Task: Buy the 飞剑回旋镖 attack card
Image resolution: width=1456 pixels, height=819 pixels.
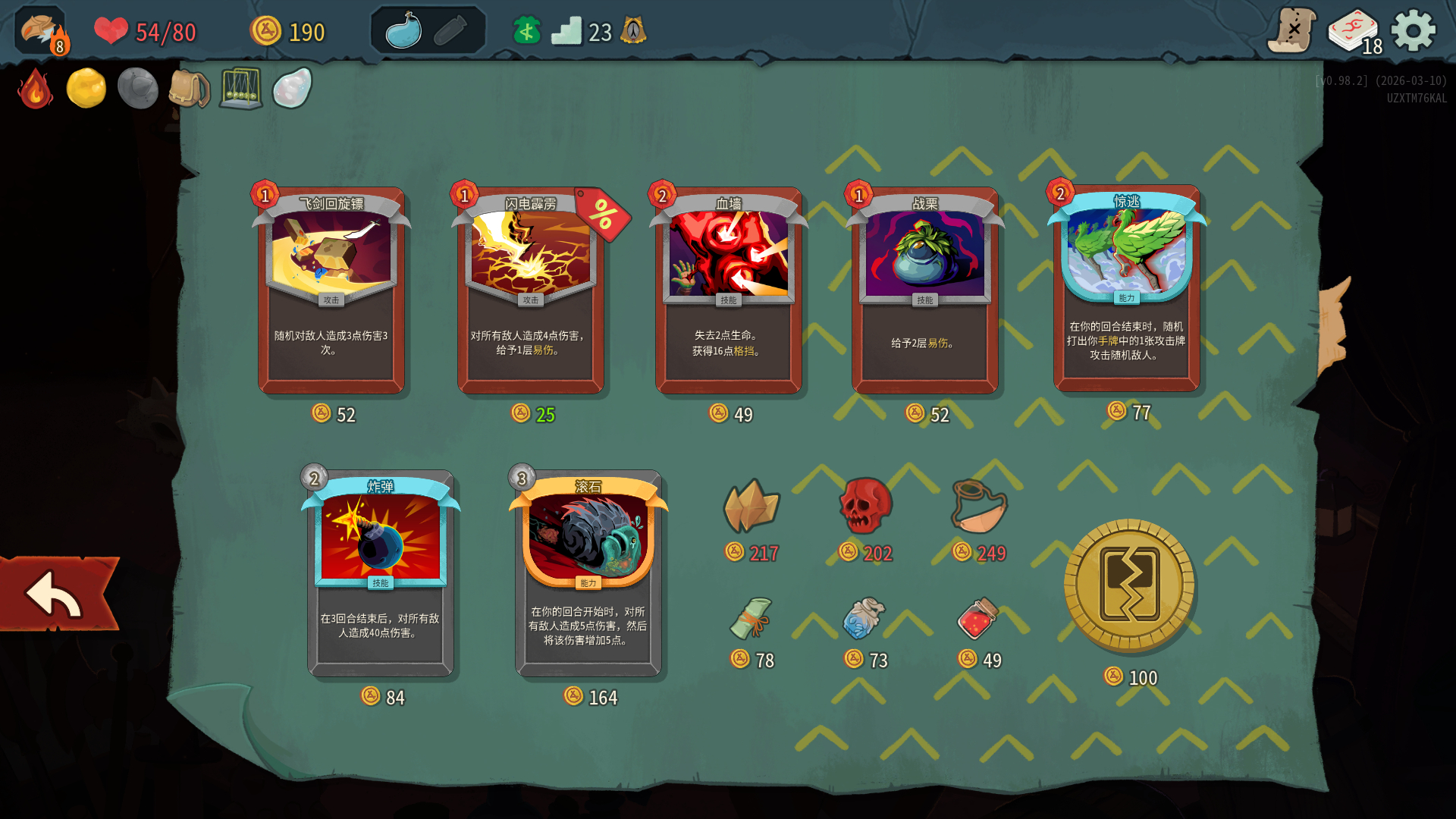Action: click(x=331, y=292)
